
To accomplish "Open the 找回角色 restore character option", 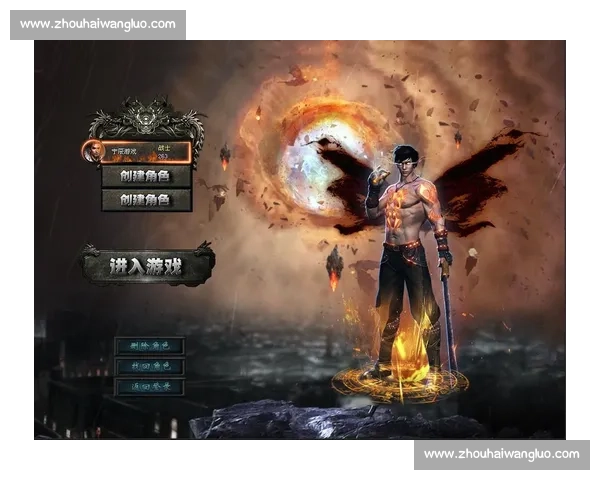I will [x=149, y=366].
